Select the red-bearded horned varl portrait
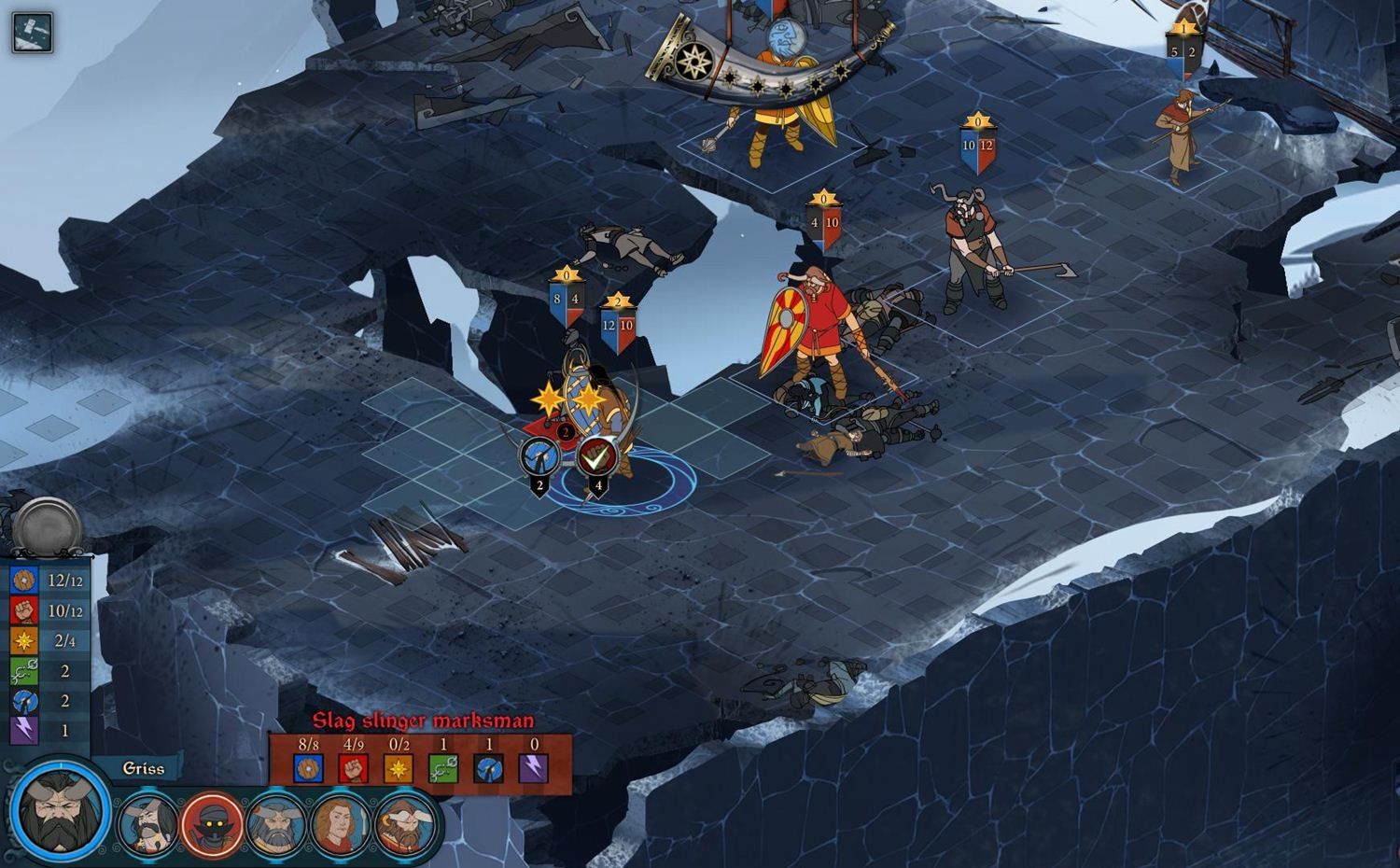This screenshot has height=868, width=1400. 407,824
